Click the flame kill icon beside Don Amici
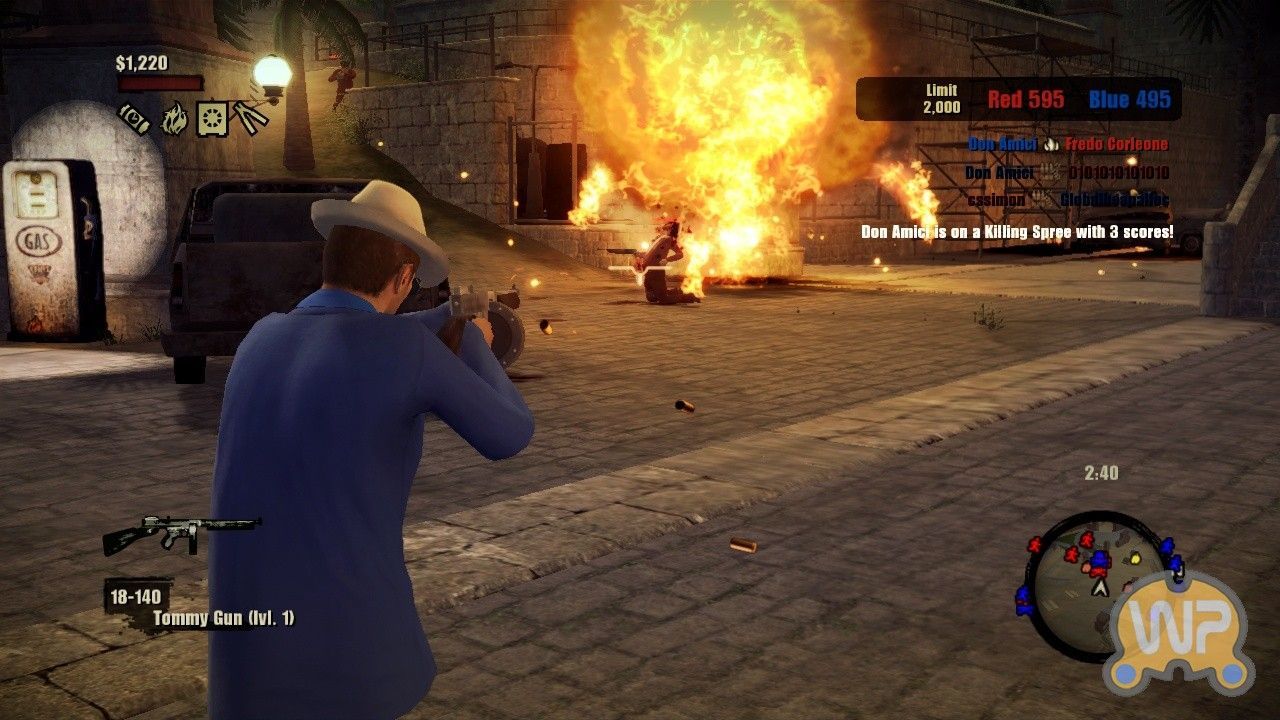 (1050, 143)
